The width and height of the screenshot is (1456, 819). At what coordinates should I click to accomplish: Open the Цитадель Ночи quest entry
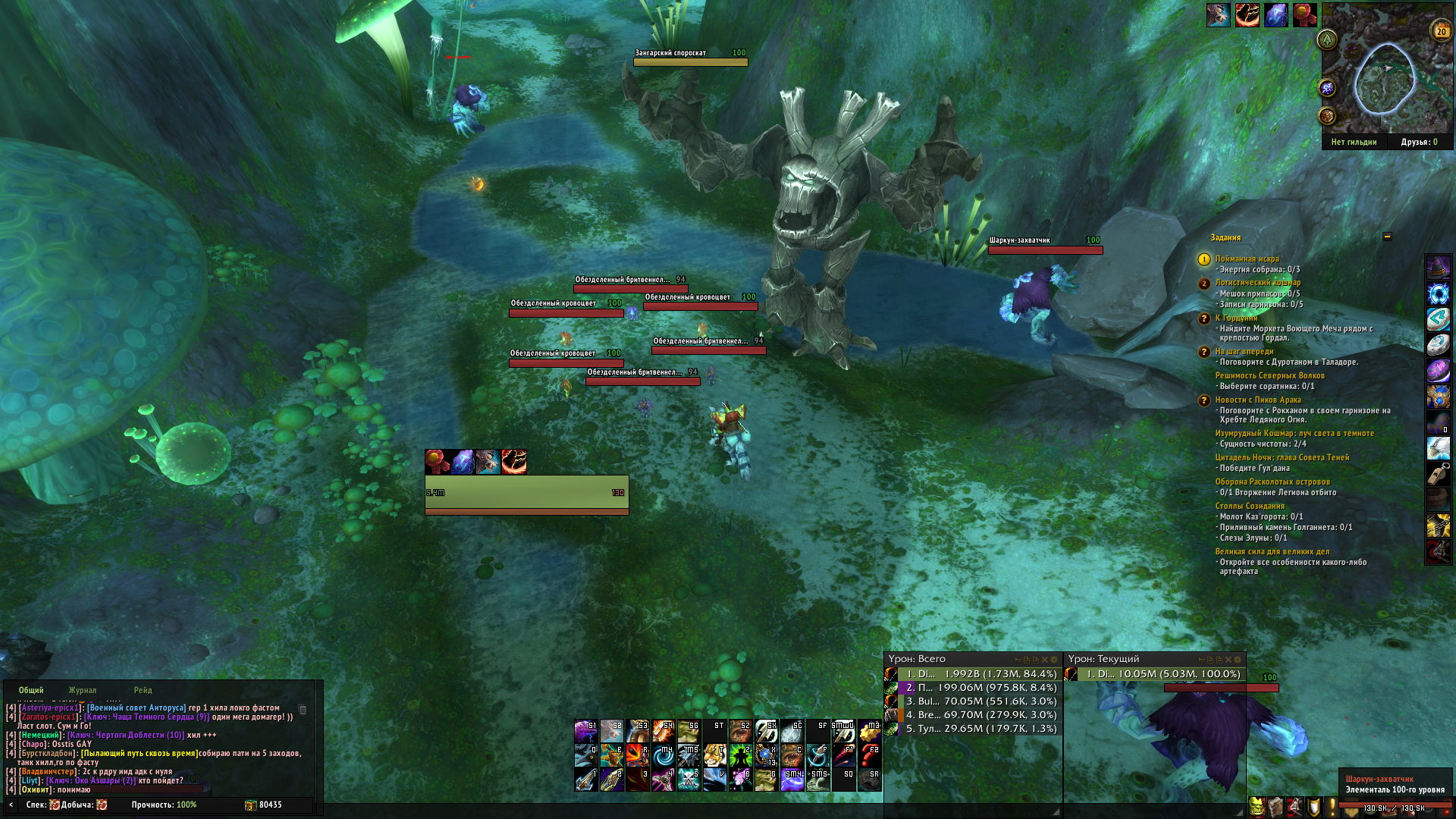[1282, 457]
